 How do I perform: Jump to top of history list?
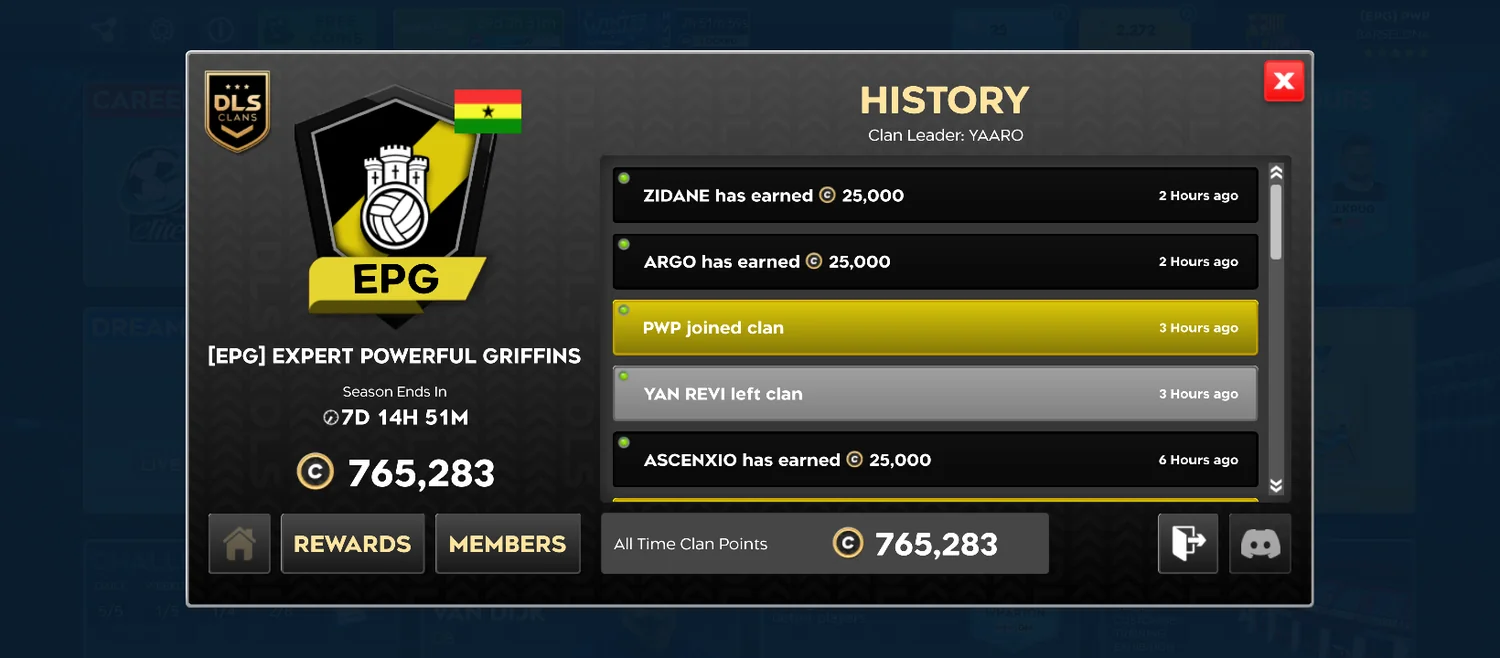tap(1276, 172)
